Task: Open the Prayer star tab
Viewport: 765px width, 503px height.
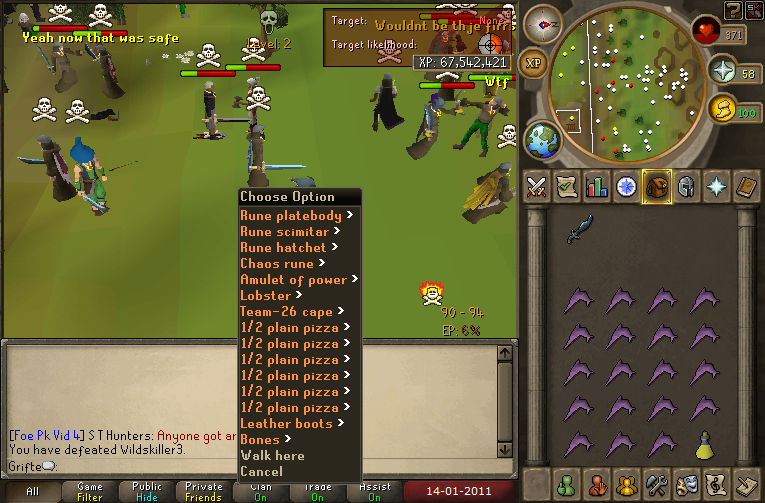Action: [717, 187]
